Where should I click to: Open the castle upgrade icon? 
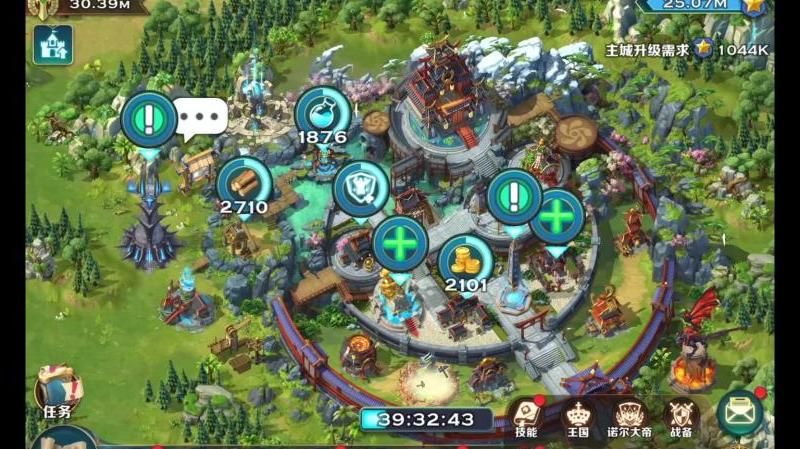52,45
